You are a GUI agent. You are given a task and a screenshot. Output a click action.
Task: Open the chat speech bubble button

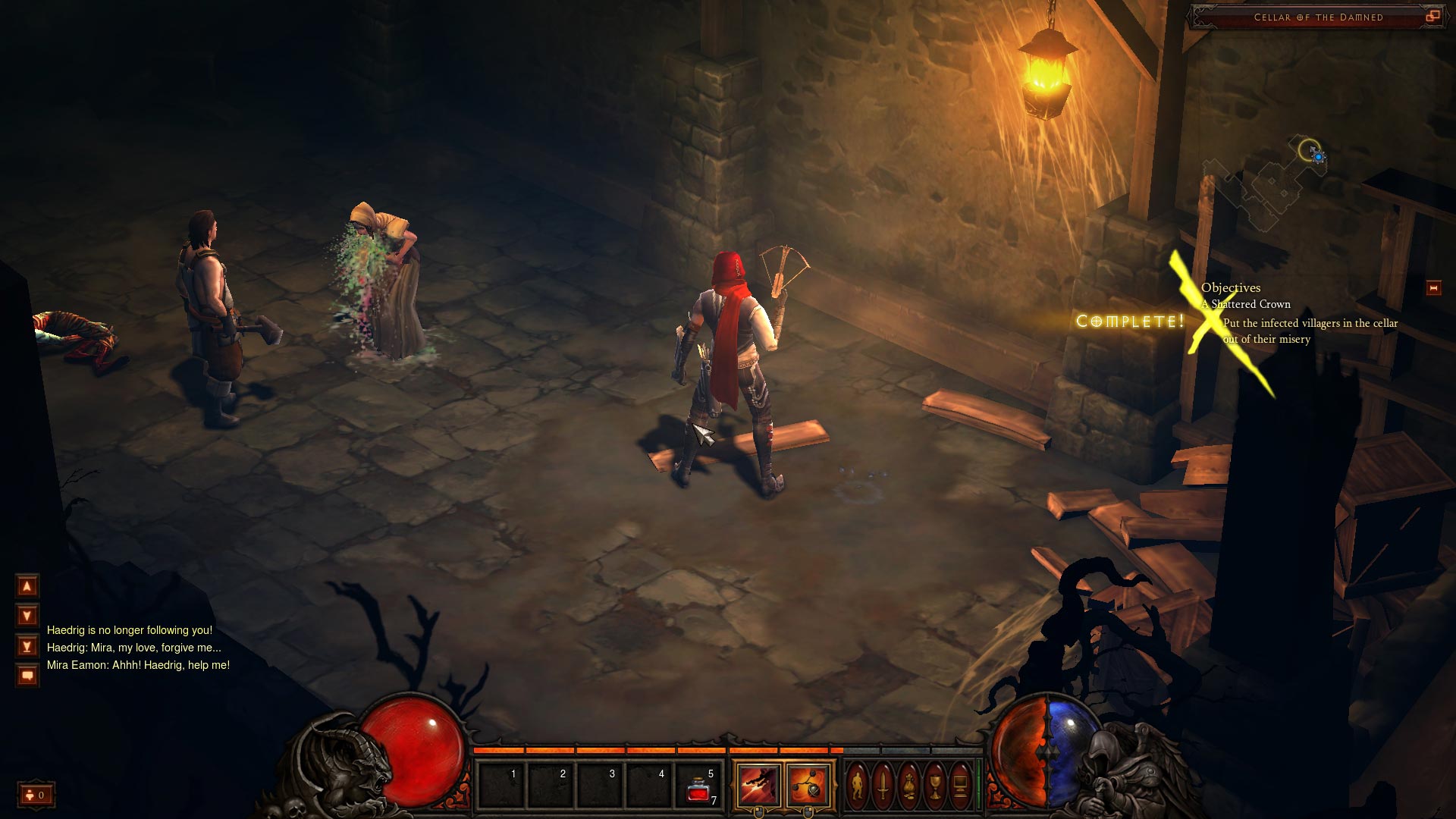(x=27, y=675)
